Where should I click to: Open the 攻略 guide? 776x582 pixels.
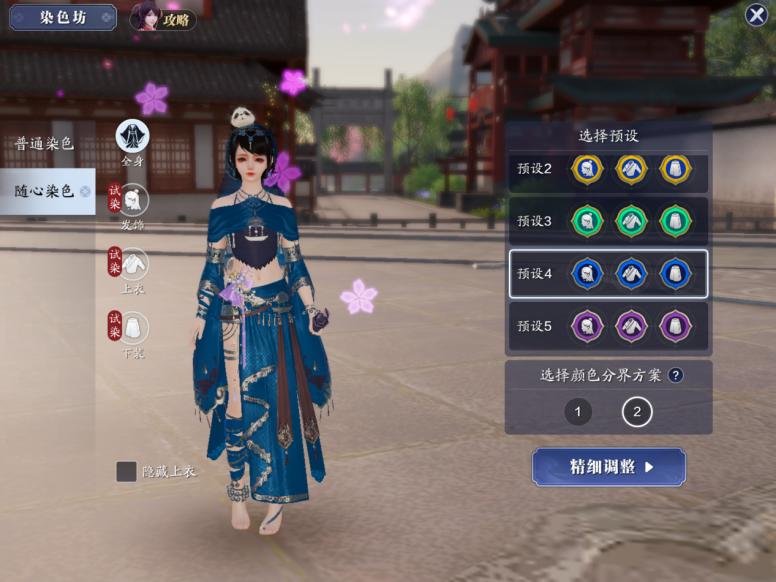(x=165, y=18)
